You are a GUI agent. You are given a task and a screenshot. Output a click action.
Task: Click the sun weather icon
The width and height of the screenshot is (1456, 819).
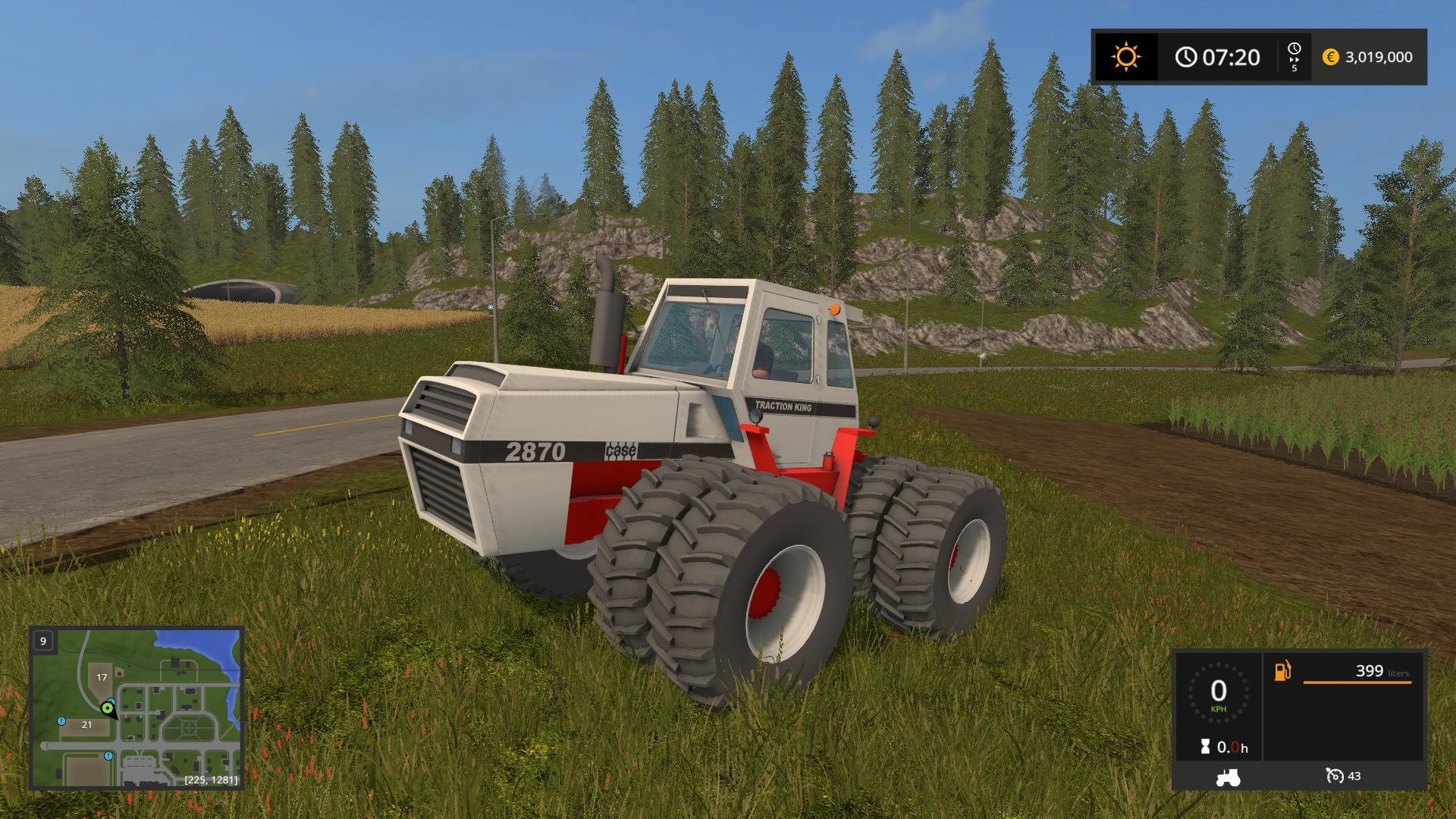1125,57
